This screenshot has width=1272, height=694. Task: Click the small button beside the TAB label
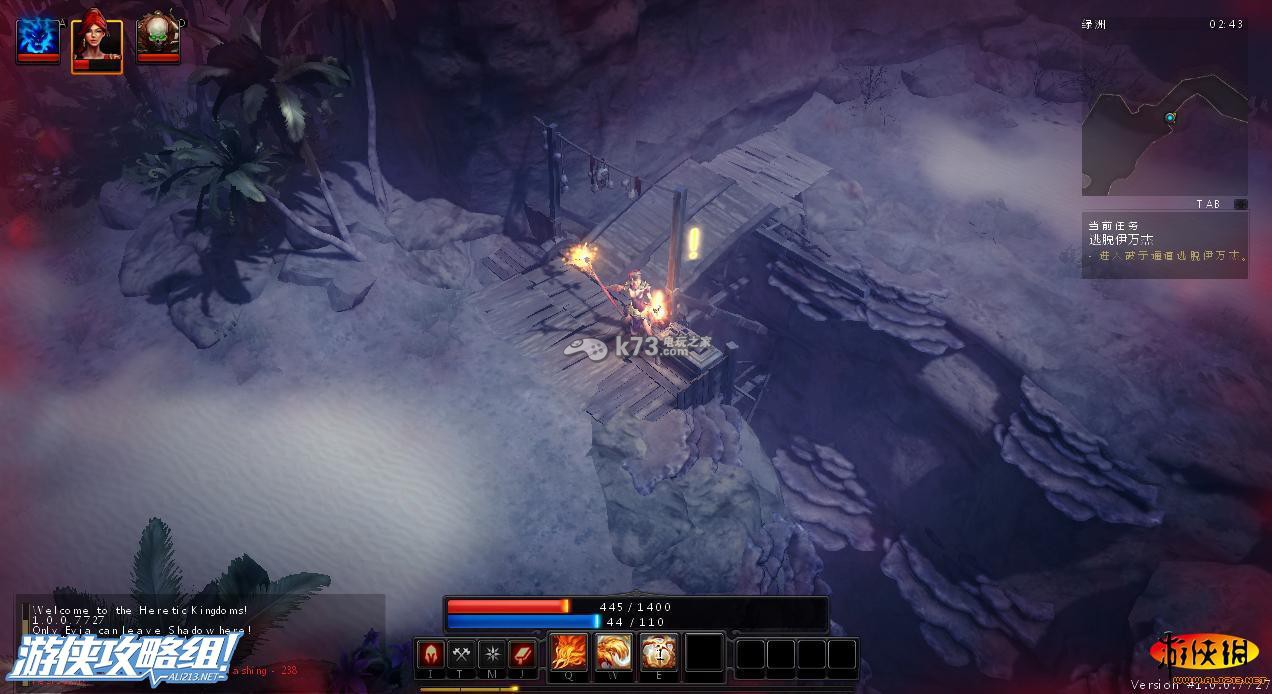(x=1240, y=204)
